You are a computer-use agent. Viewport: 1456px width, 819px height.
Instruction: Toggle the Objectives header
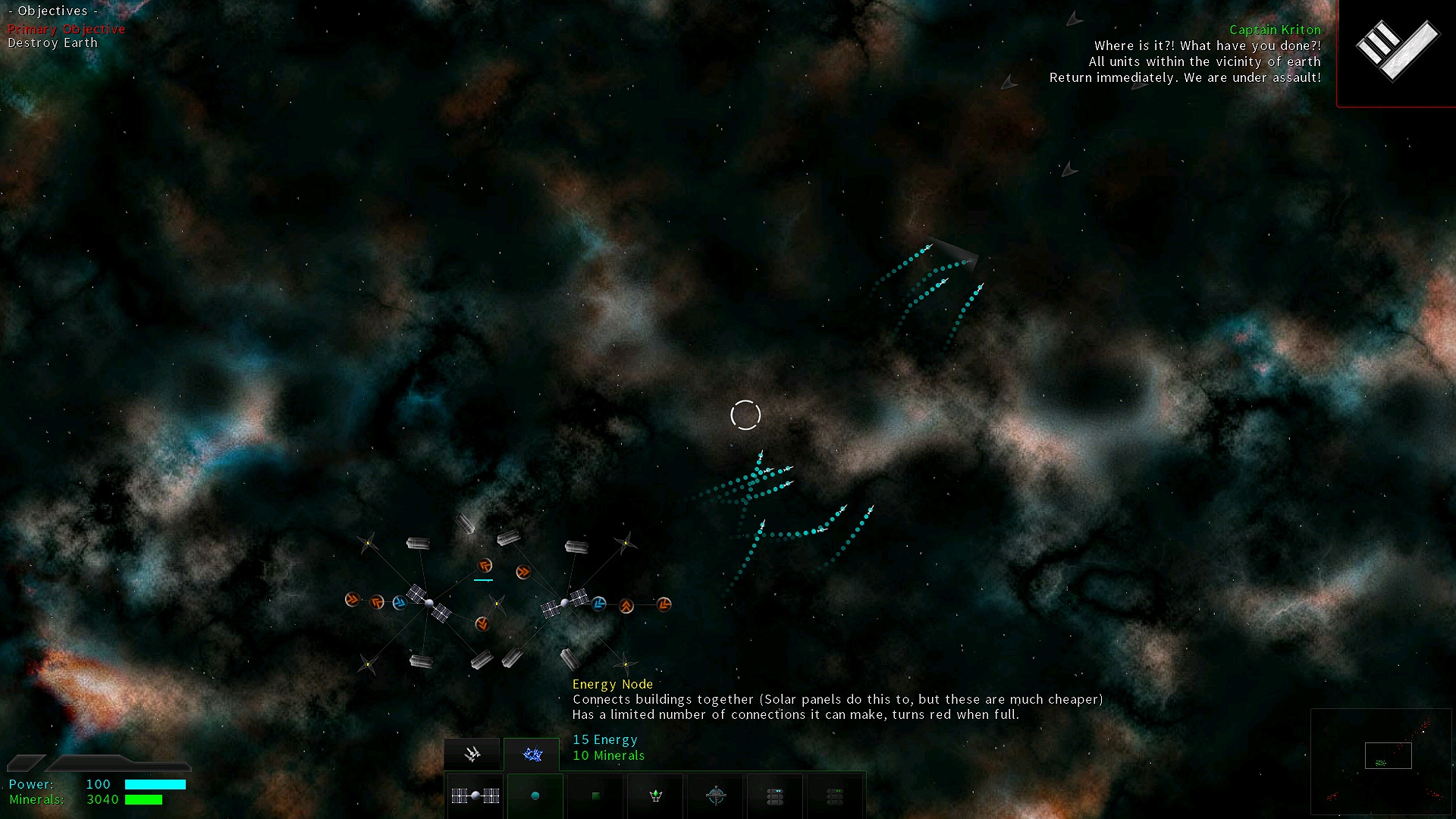click(53, 11)
